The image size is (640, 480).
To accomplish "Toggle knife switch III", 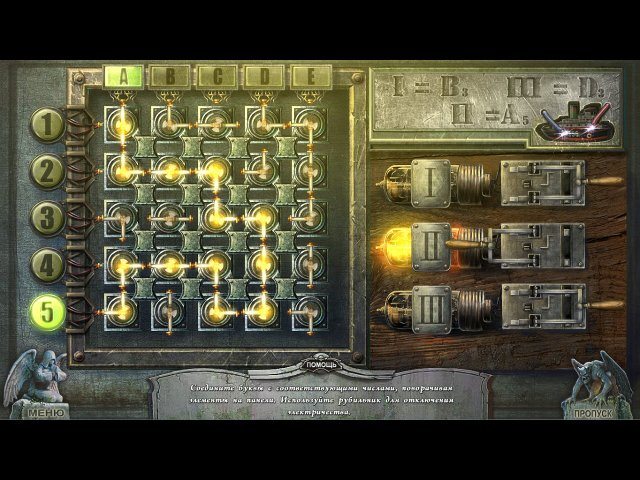I will (x=541, y=305).
